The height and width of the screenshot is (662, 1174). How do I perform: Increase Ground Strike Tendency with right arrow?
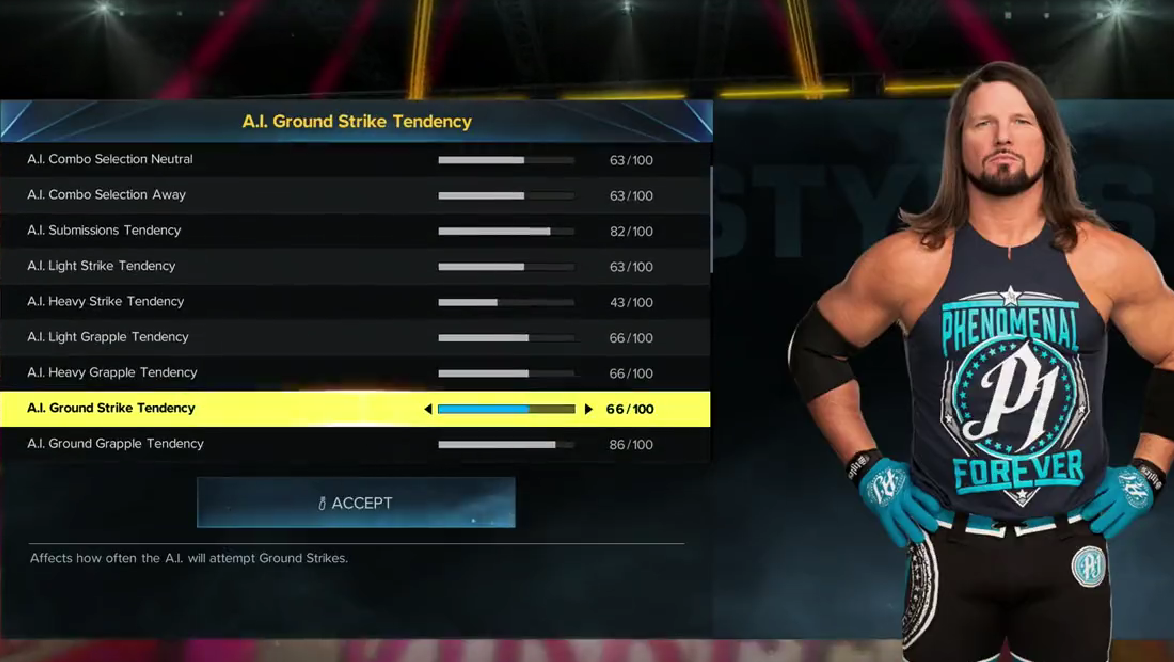coord(589,409)
